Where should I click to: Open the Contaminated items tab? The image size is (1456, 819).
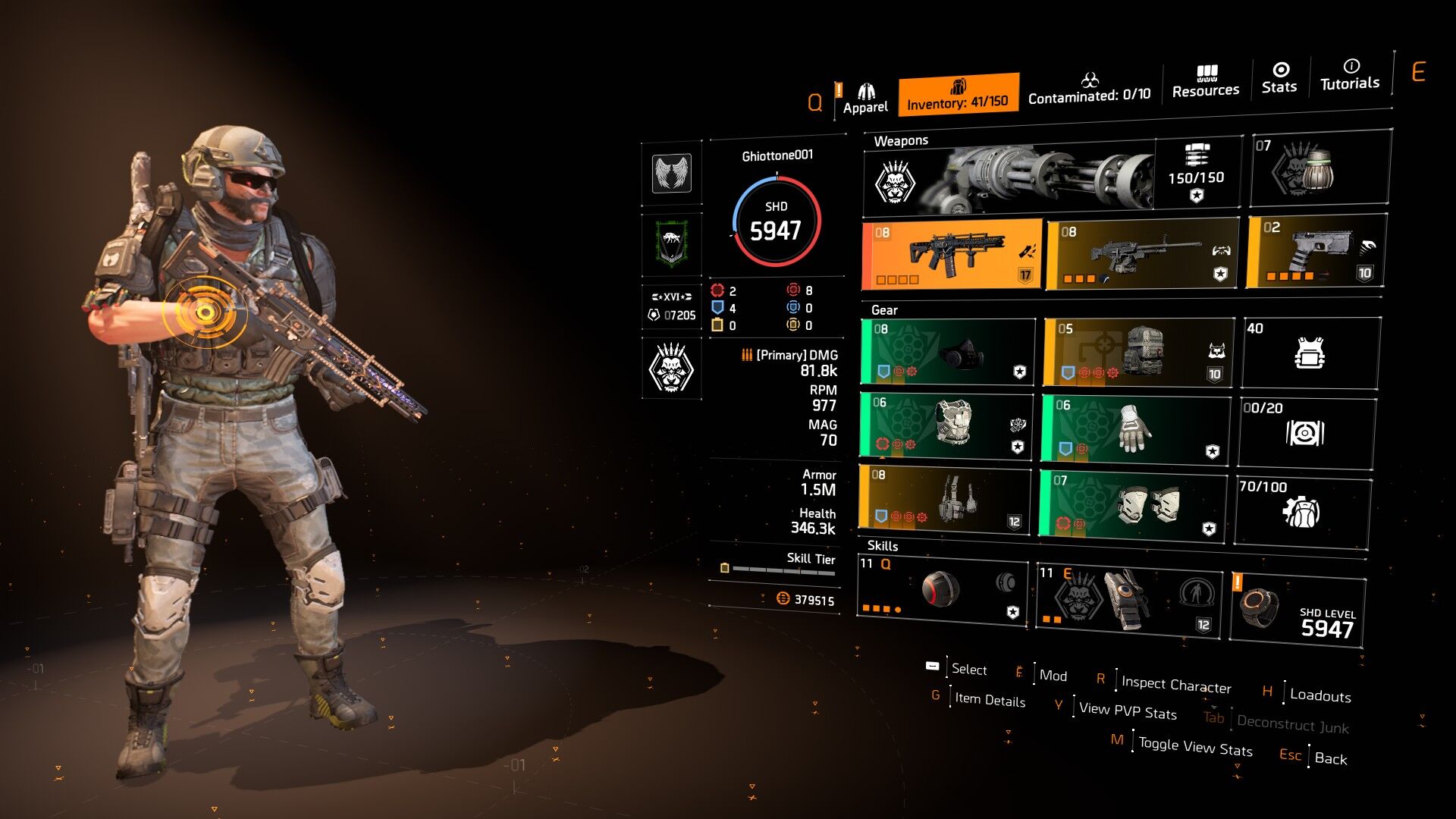[1089, 89]
